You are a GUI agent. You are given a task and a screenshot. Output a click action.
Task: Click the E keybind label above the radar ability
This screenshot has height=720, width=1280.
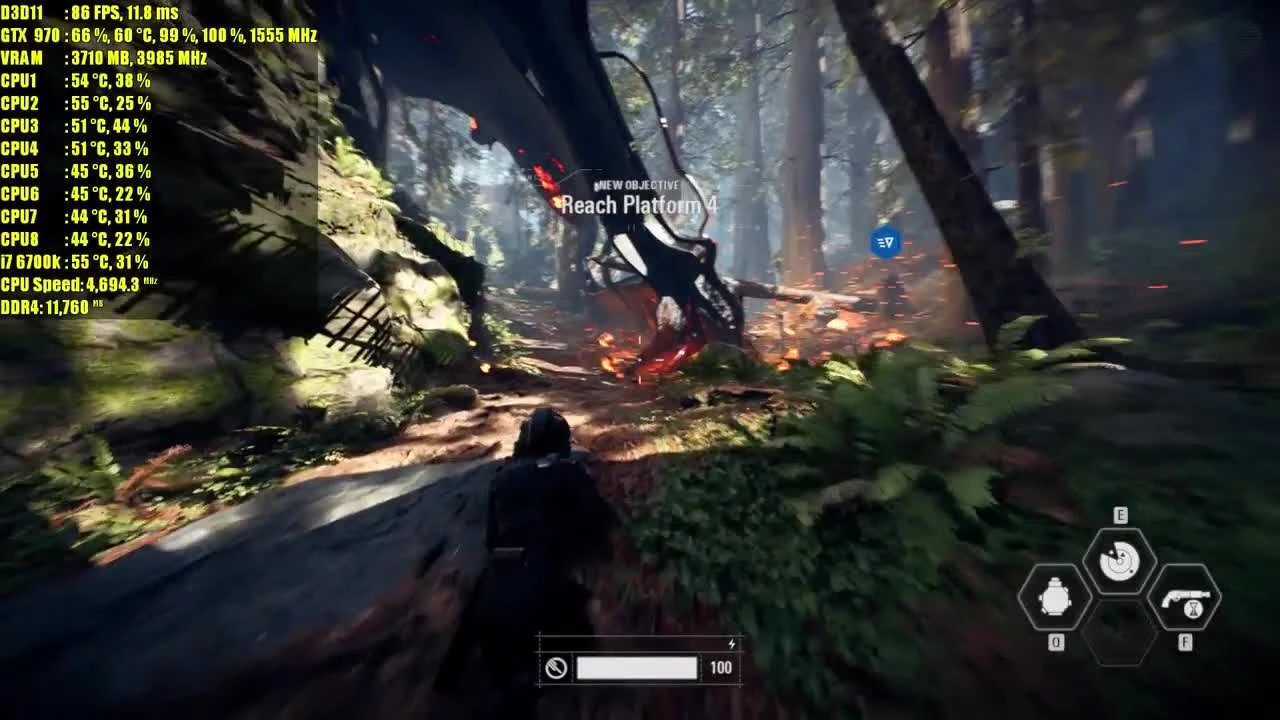pos(1122,514)
